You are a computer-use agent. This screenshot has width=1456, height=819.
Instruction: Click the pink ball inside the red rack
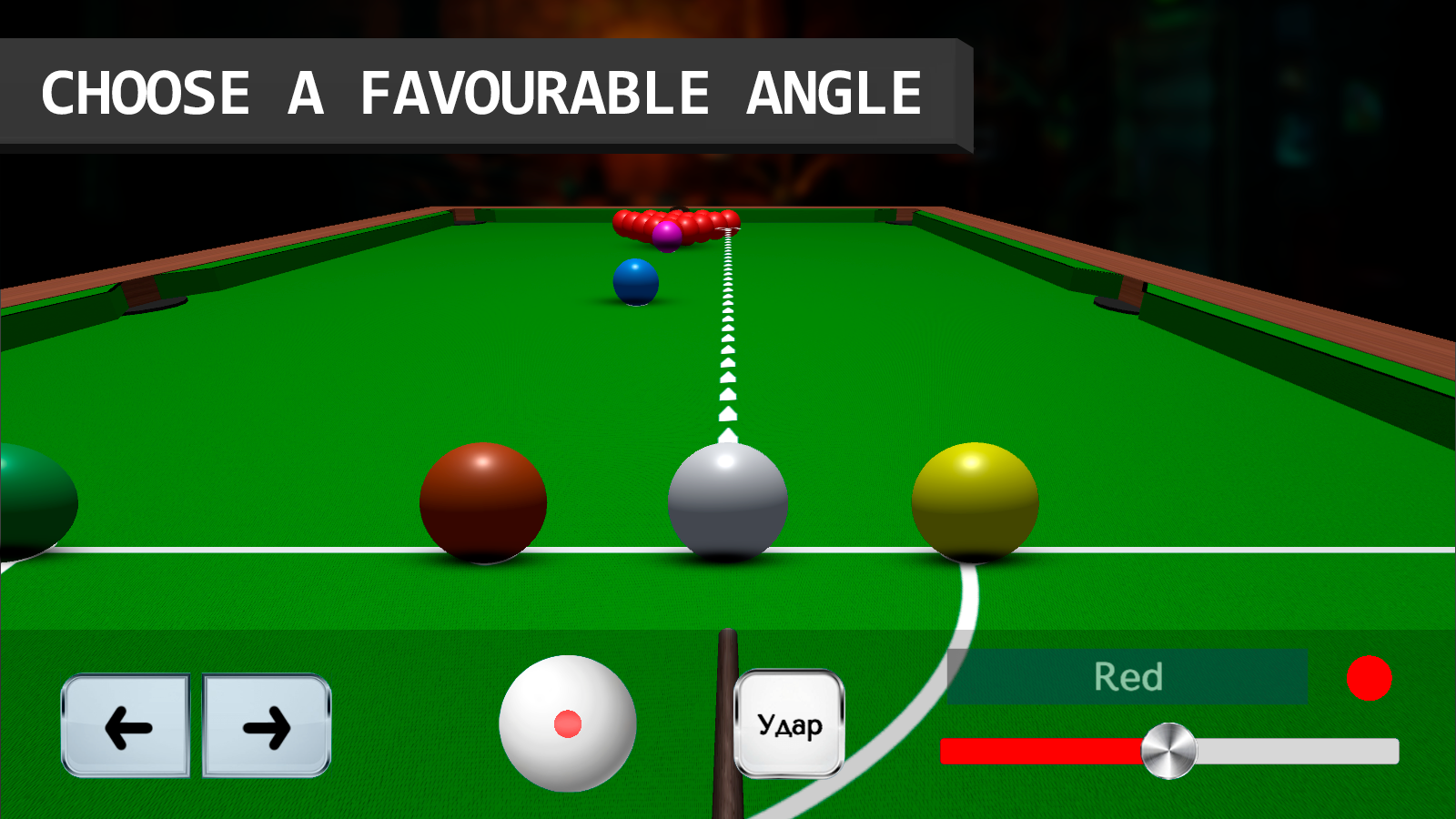[x=667, y=233]
